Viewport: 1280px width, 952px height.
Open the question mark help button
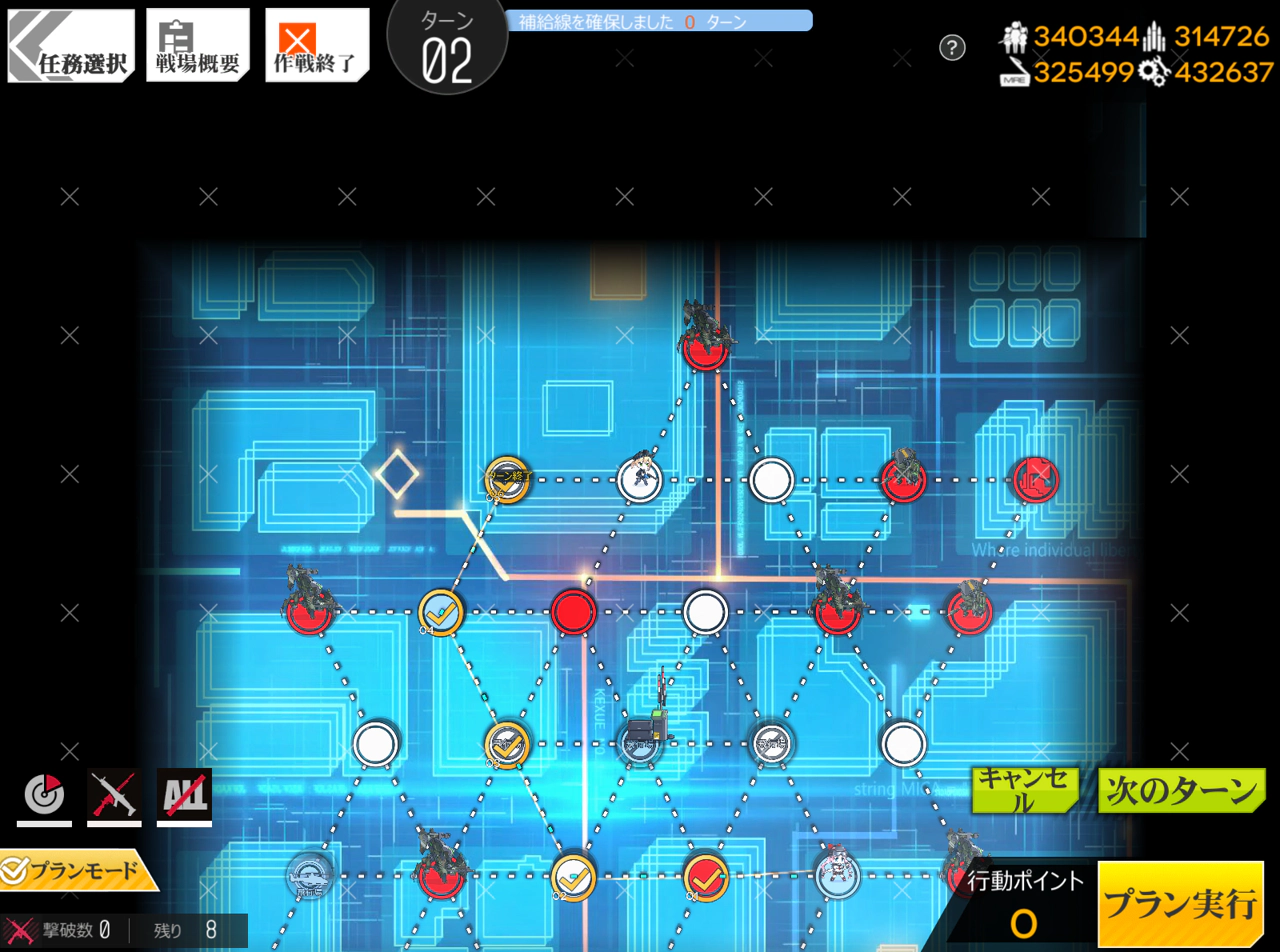tap(953, 47)
